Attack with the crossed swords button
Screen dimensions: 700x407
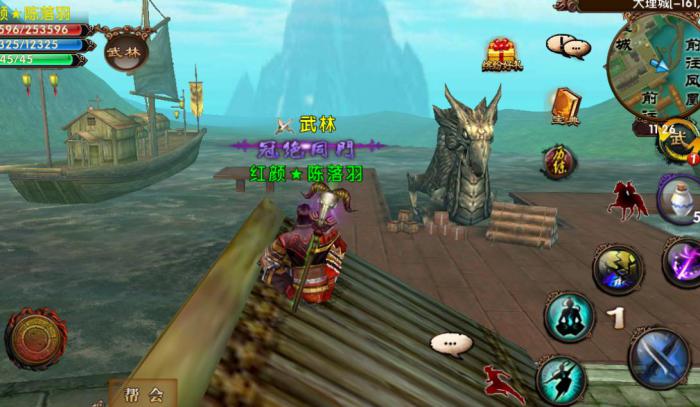click(x=659, y=356)
